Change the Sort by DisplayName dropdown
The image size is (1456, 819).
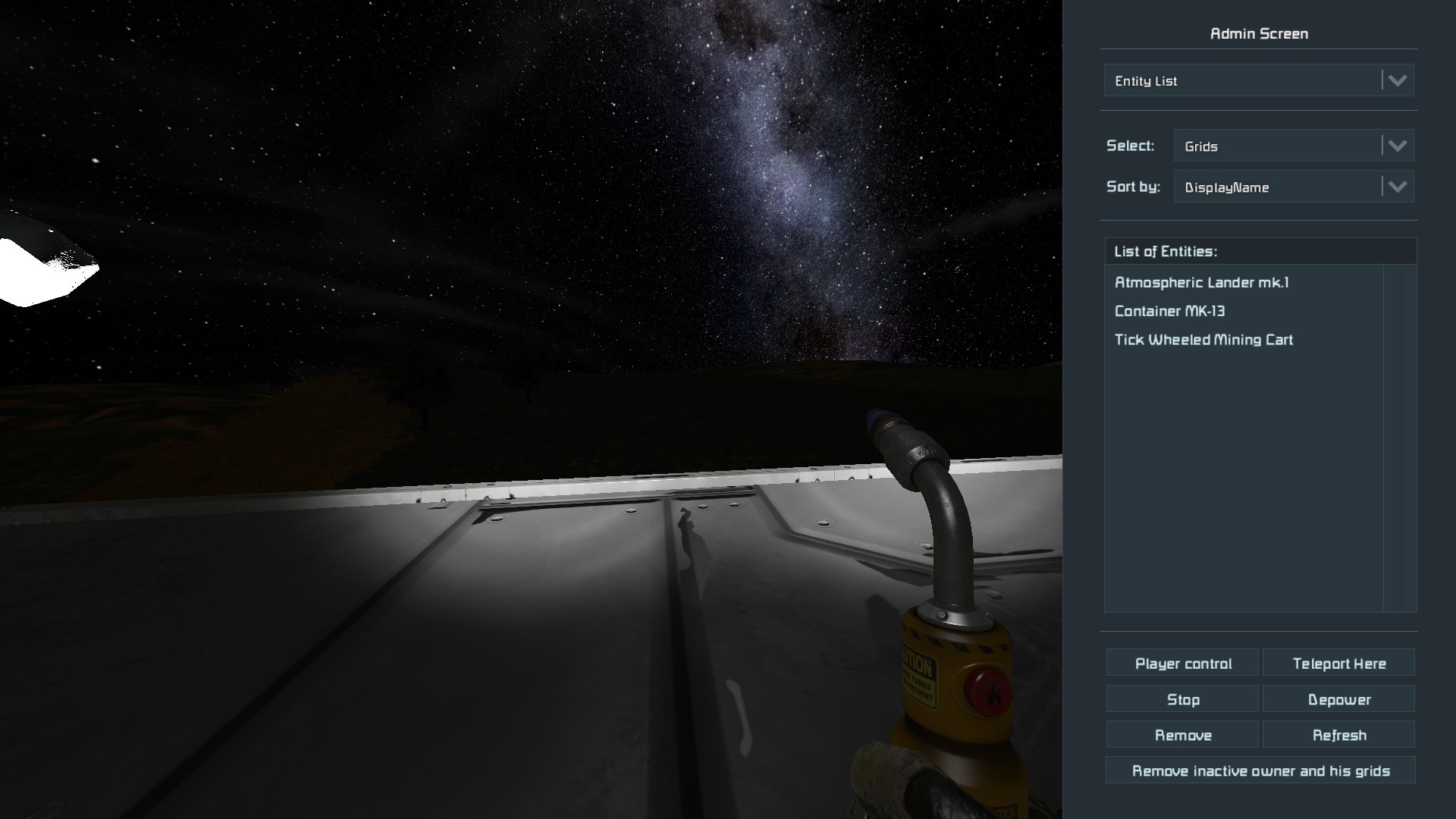pos(1293,187)
